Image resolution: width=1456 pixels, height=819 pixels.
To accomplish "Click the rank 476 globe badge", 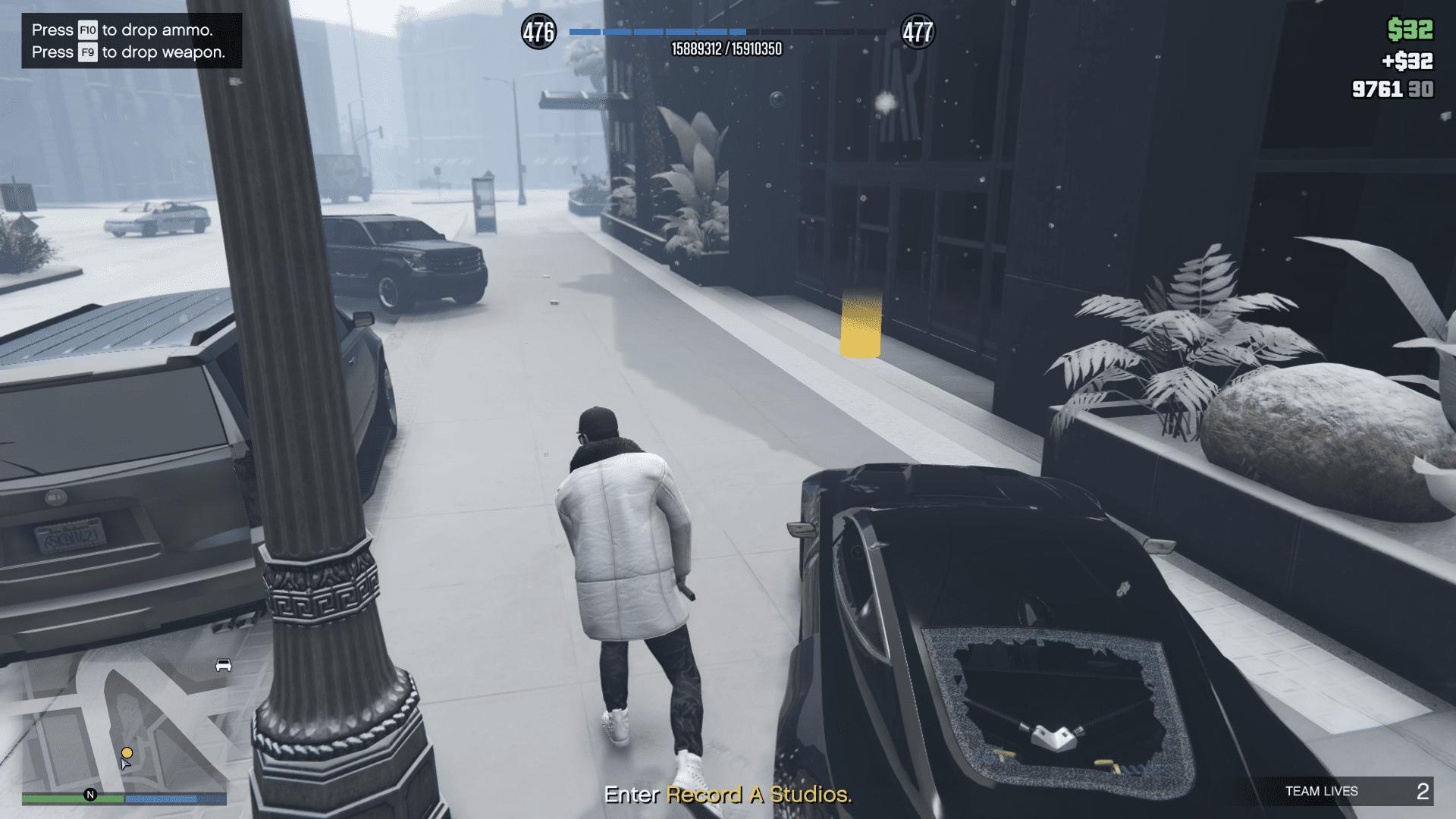I will 538,32.
